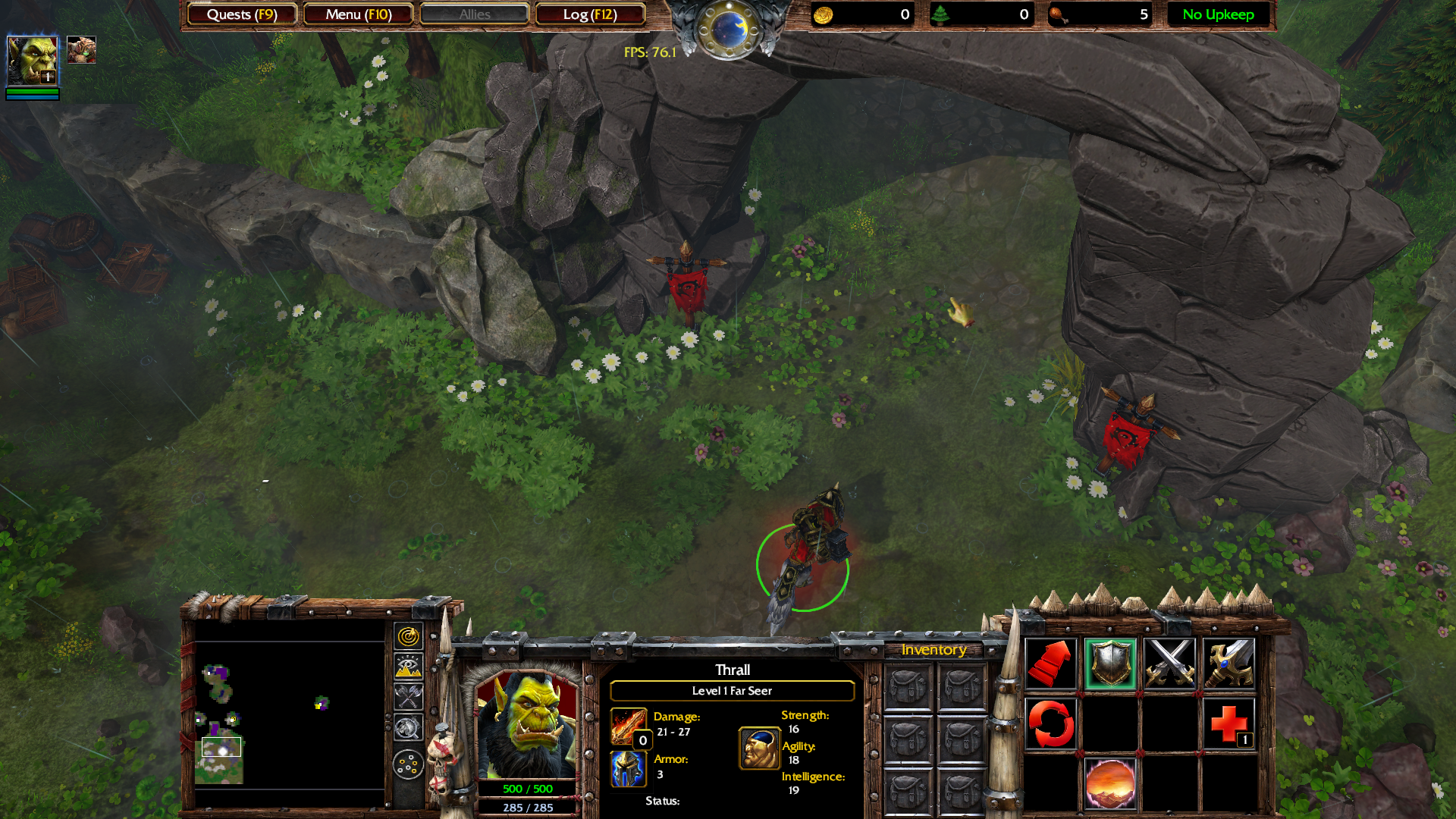
Task: Select Thrall's hero icon in the top-left
Action: (x=32, y=61)
